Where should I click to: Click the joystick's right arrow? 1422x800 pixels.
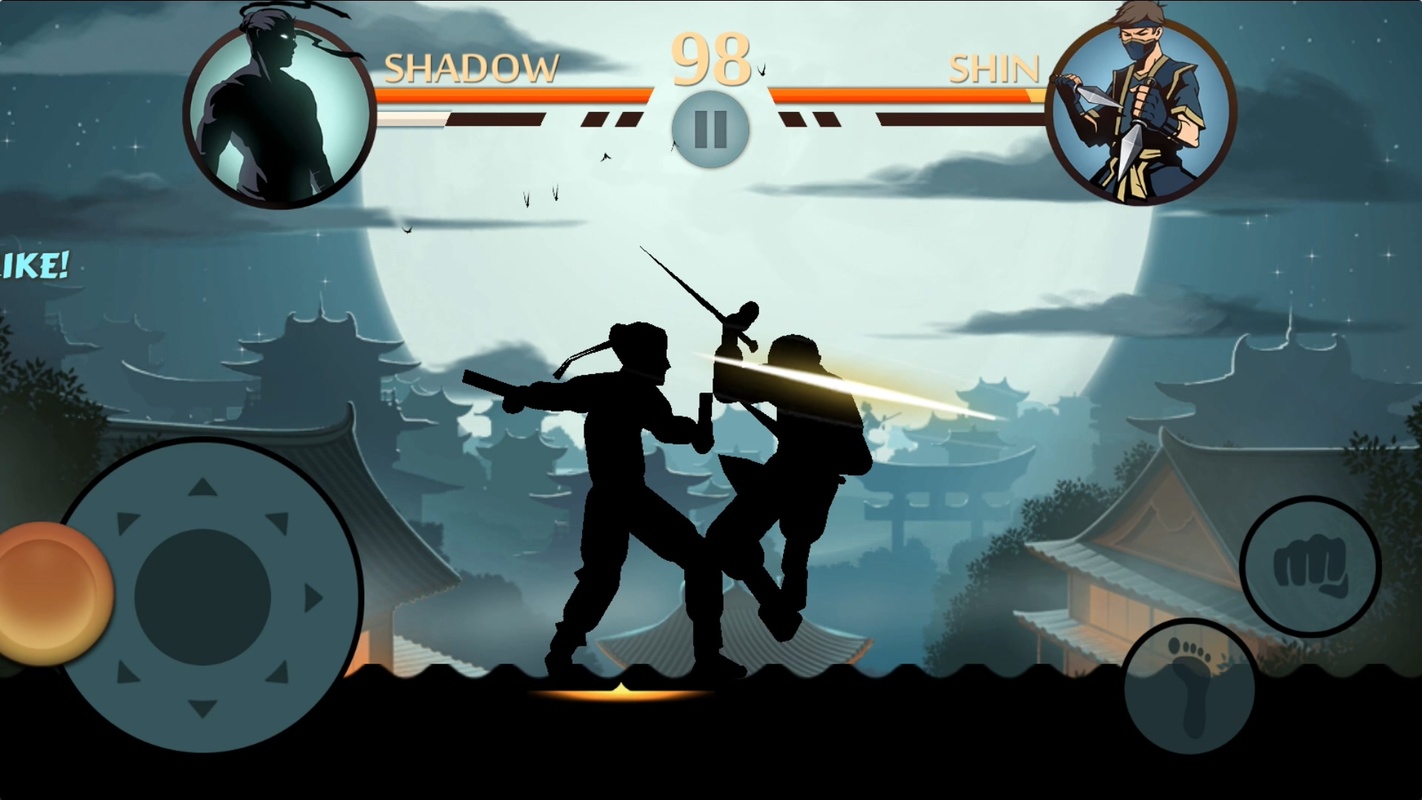[x=313, y=598]
